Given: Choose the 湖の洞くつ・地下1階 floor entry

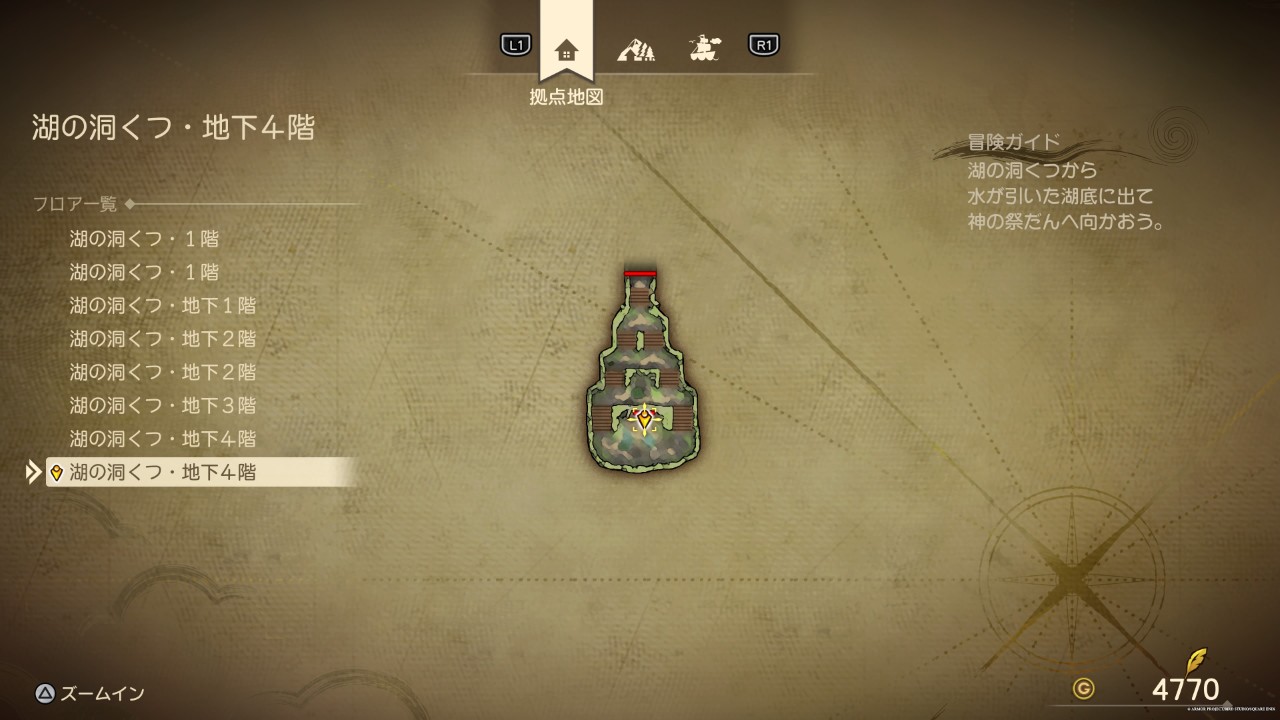Looking at the screenshot, I should click(x=162, y=305).
